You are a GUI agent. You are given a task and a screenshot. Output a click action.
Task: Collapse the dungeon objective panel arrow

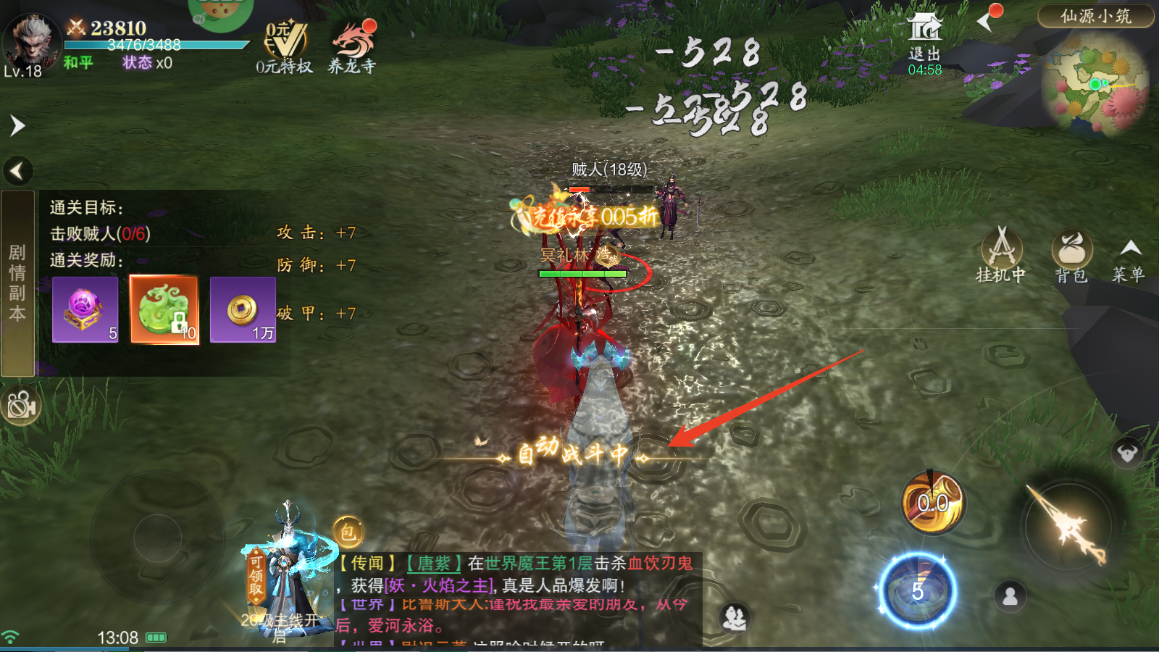(x=18, y=170)
